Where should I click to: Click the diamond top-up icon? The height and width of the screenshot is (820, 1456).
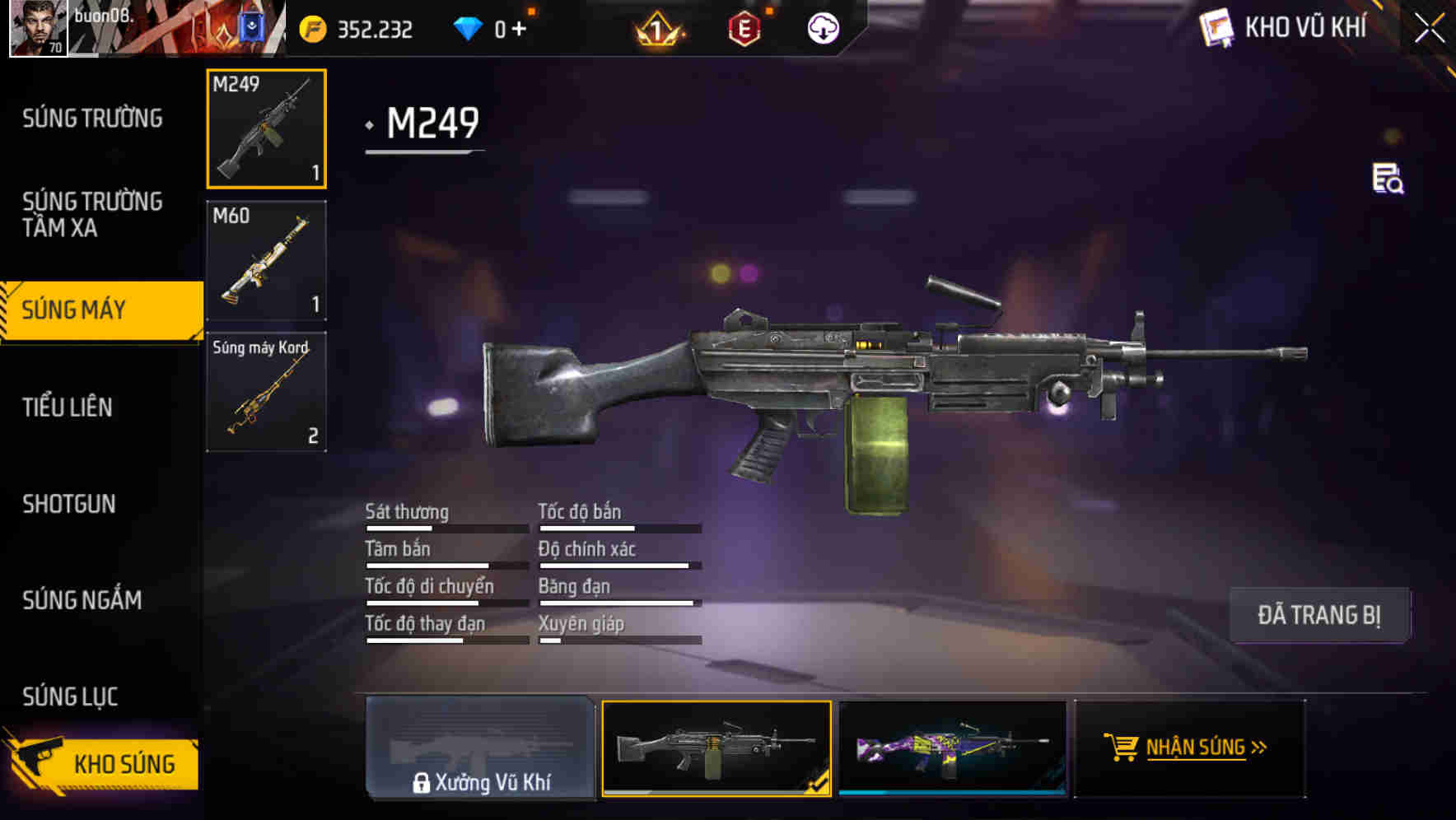(469, 27)
